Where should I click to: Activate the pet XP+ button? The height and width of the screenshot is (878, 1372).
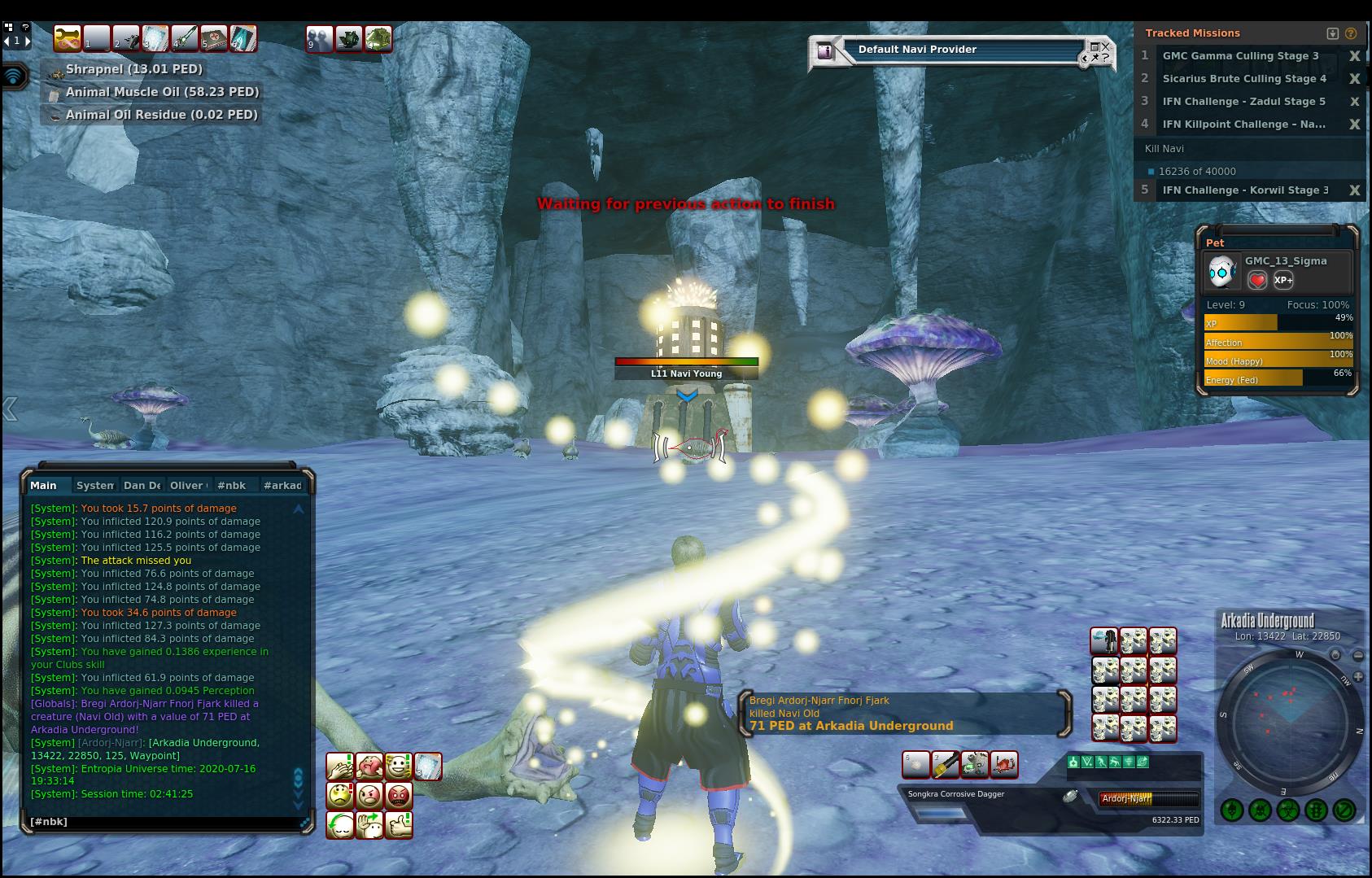1283,281
